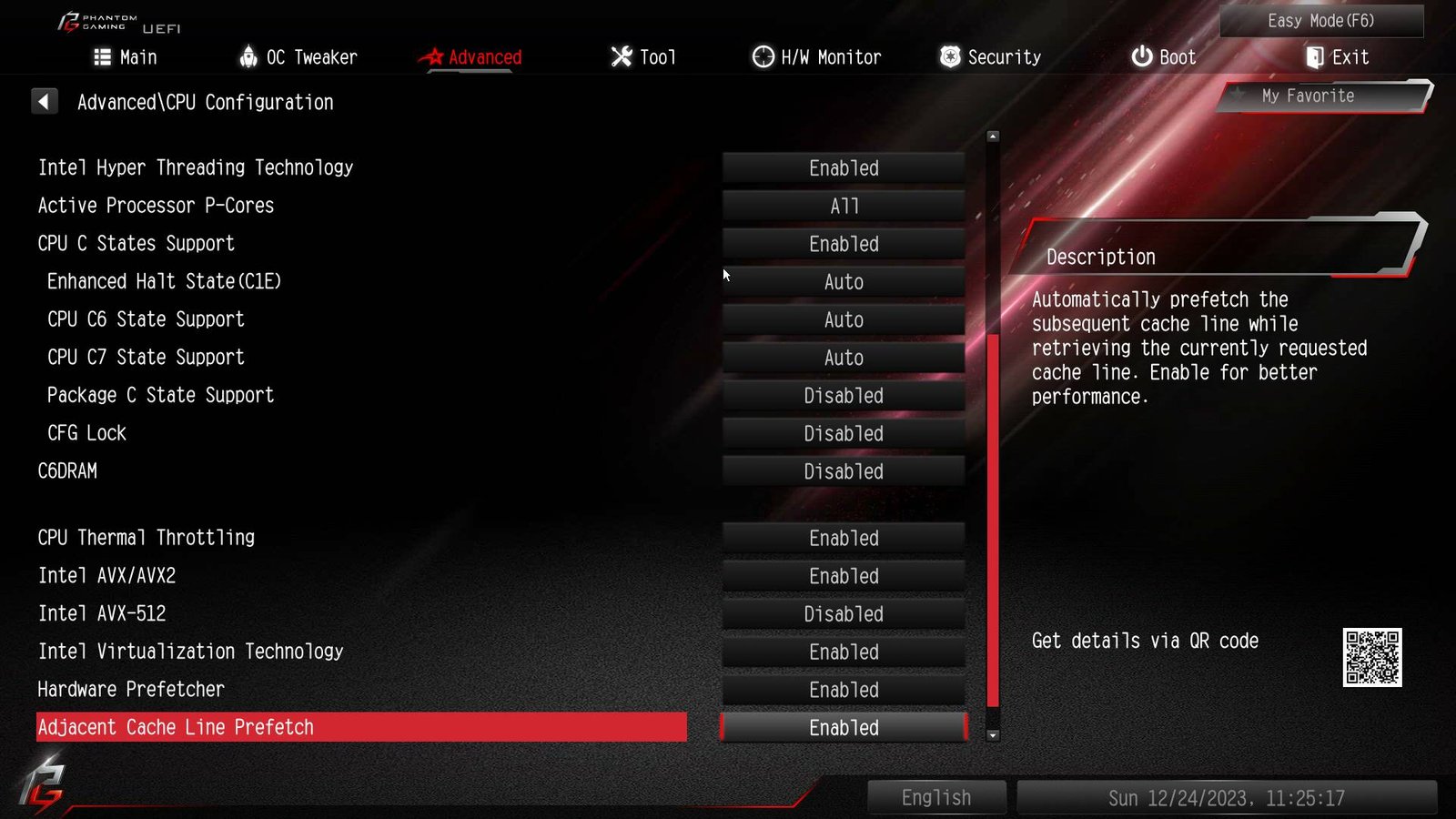The width and height of the screenshot is (1456, 819).
Task: Open Hardware Prefetcher value dropdown
Action: click(x=844, y=691)
